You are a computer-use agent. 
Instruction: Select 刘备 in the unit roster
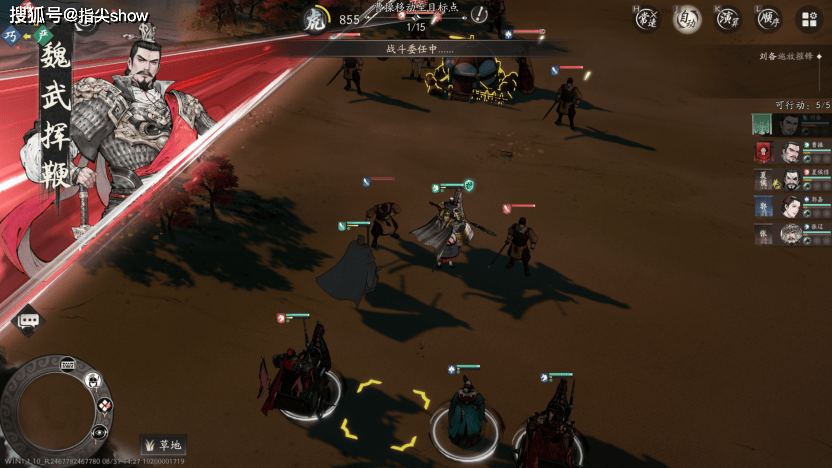tap(791, 124)
